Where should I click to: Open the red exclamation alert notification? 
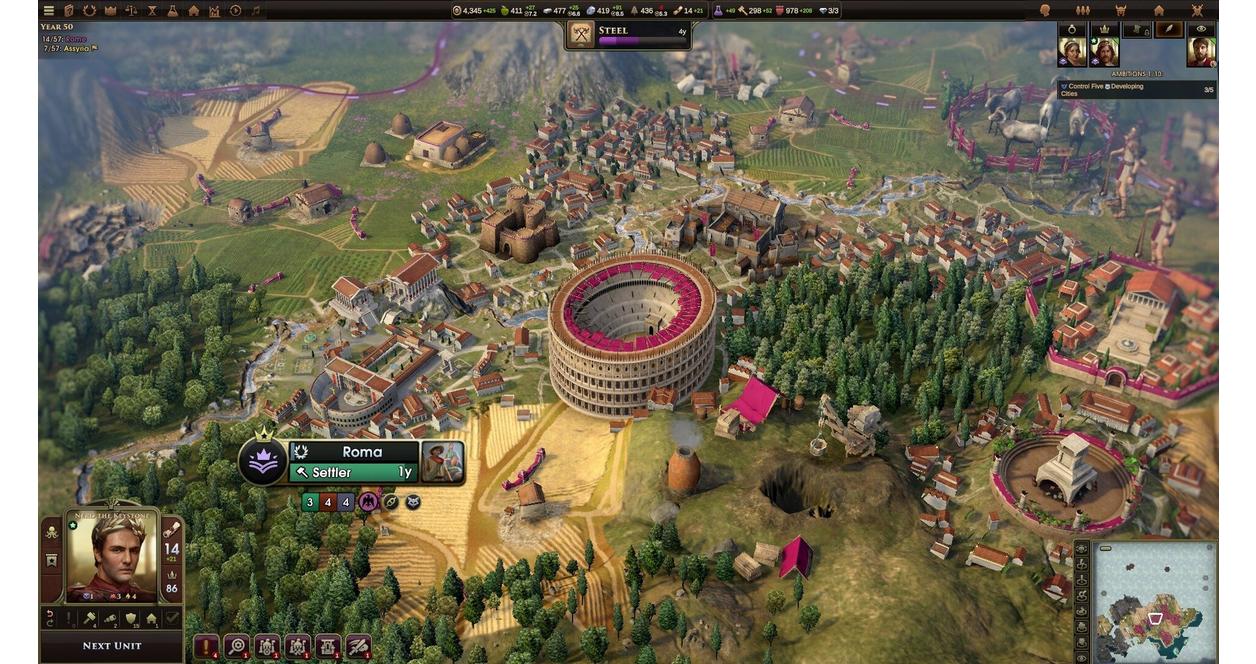coord(206,646)
